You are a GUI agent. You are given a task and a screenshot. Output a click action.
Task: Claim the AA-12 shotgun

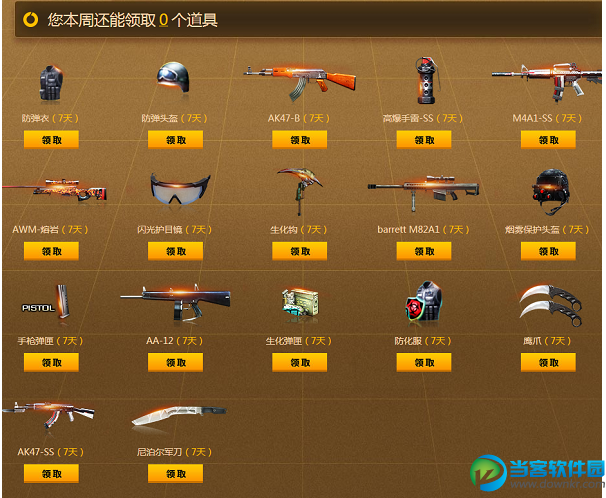coord(175,362)
